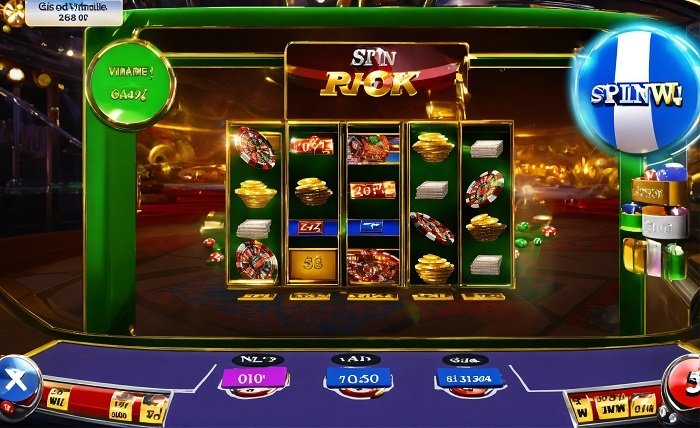
Task: Choose the blue 70.50 value box
Action: (359, 378)
